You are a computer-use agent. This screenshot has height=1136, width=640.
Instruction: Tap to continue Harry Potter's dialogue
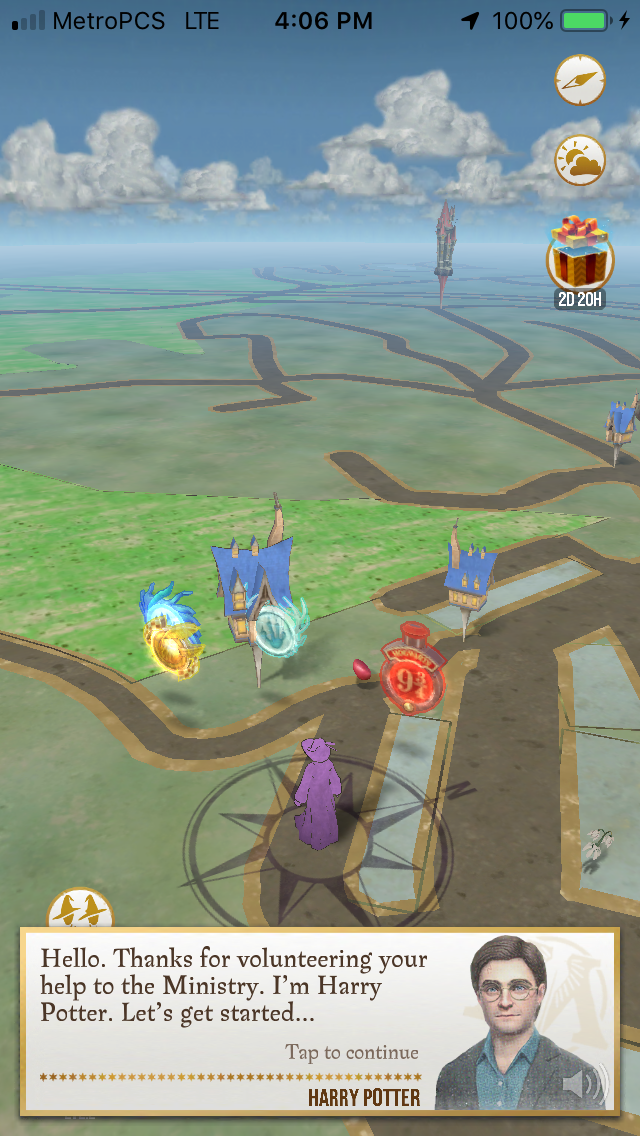pyautogui.click(x=351, y=1052)
